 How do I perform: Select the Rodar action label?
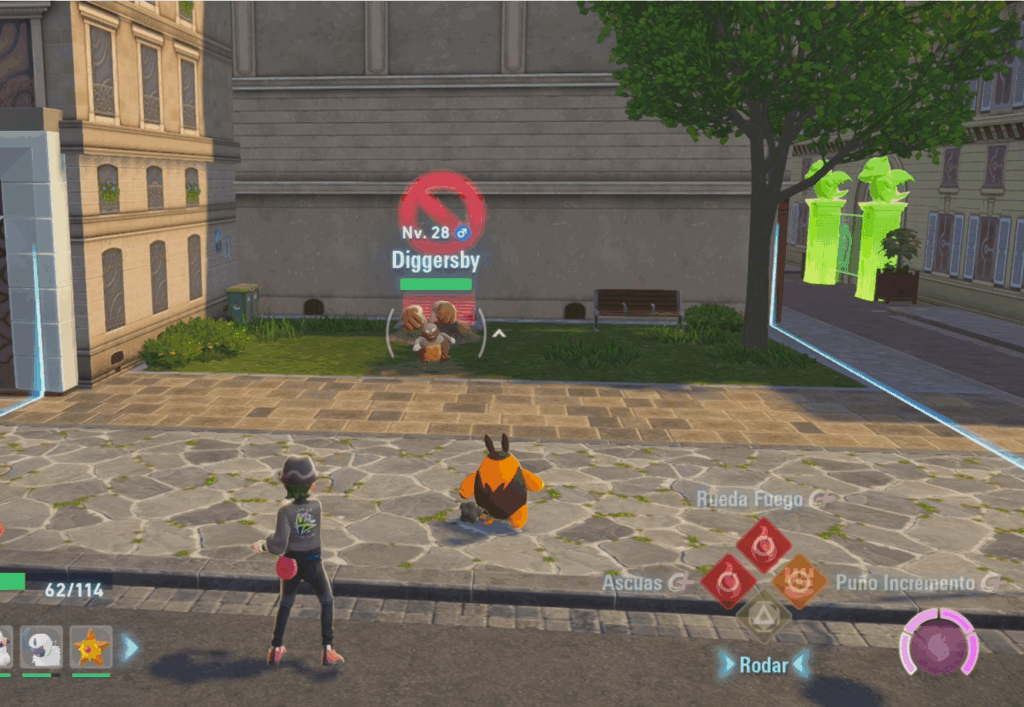click(x=763, y=664)
